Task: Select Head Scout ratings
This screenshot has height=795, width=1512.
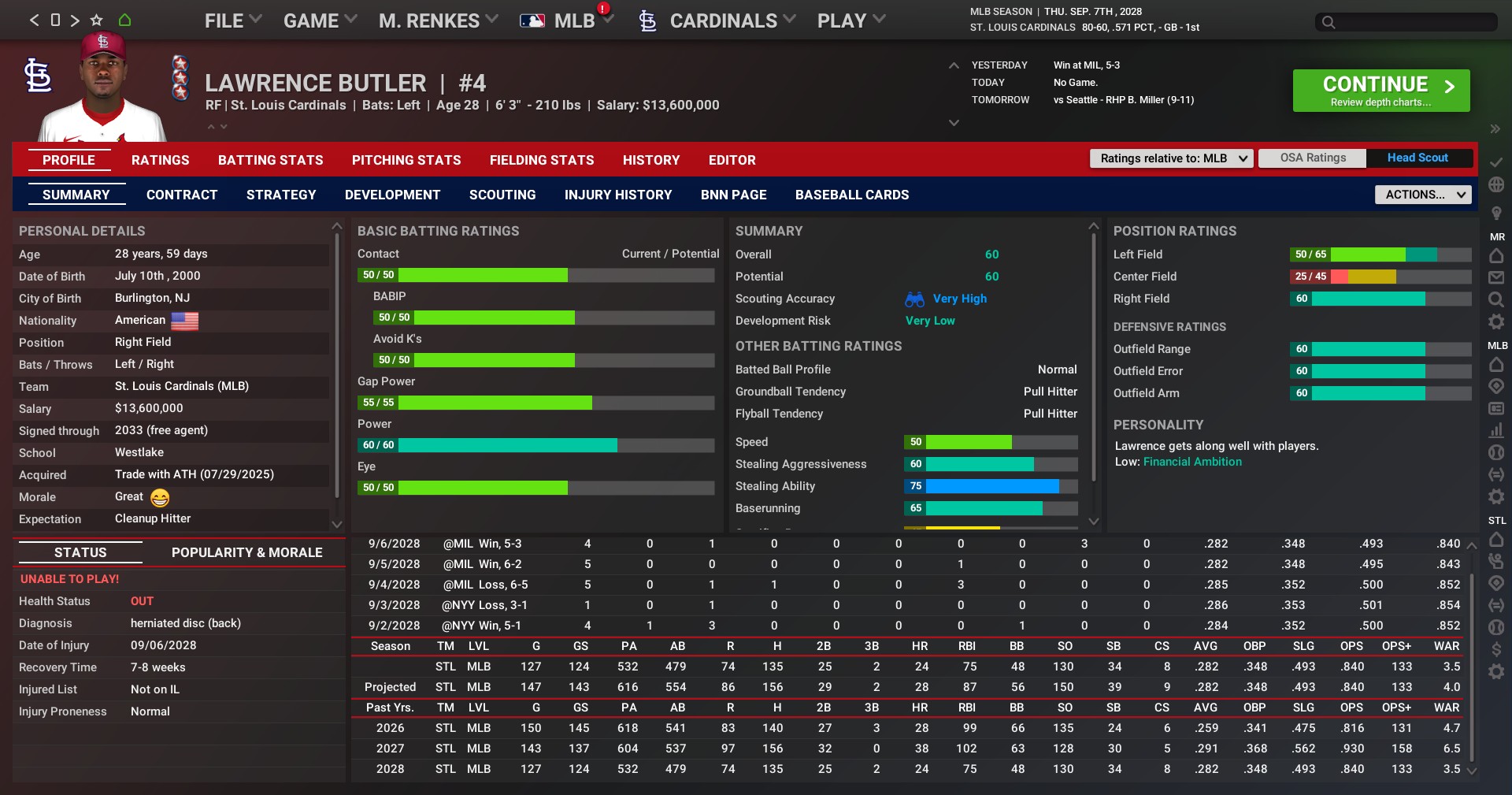Action: tap(1417, 158)
